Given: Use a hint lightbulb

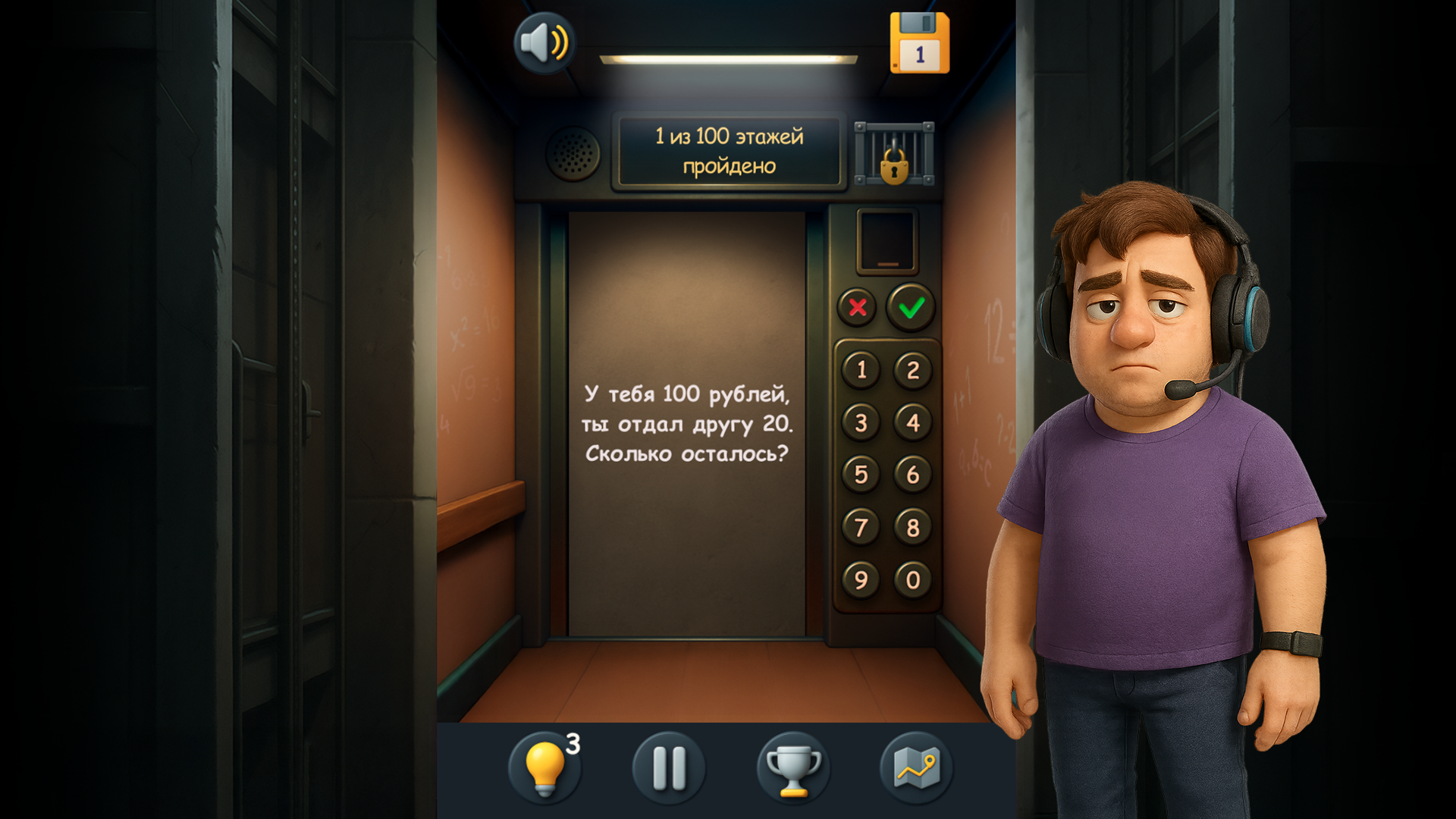Looking at the screenshot, I should 548,768.
